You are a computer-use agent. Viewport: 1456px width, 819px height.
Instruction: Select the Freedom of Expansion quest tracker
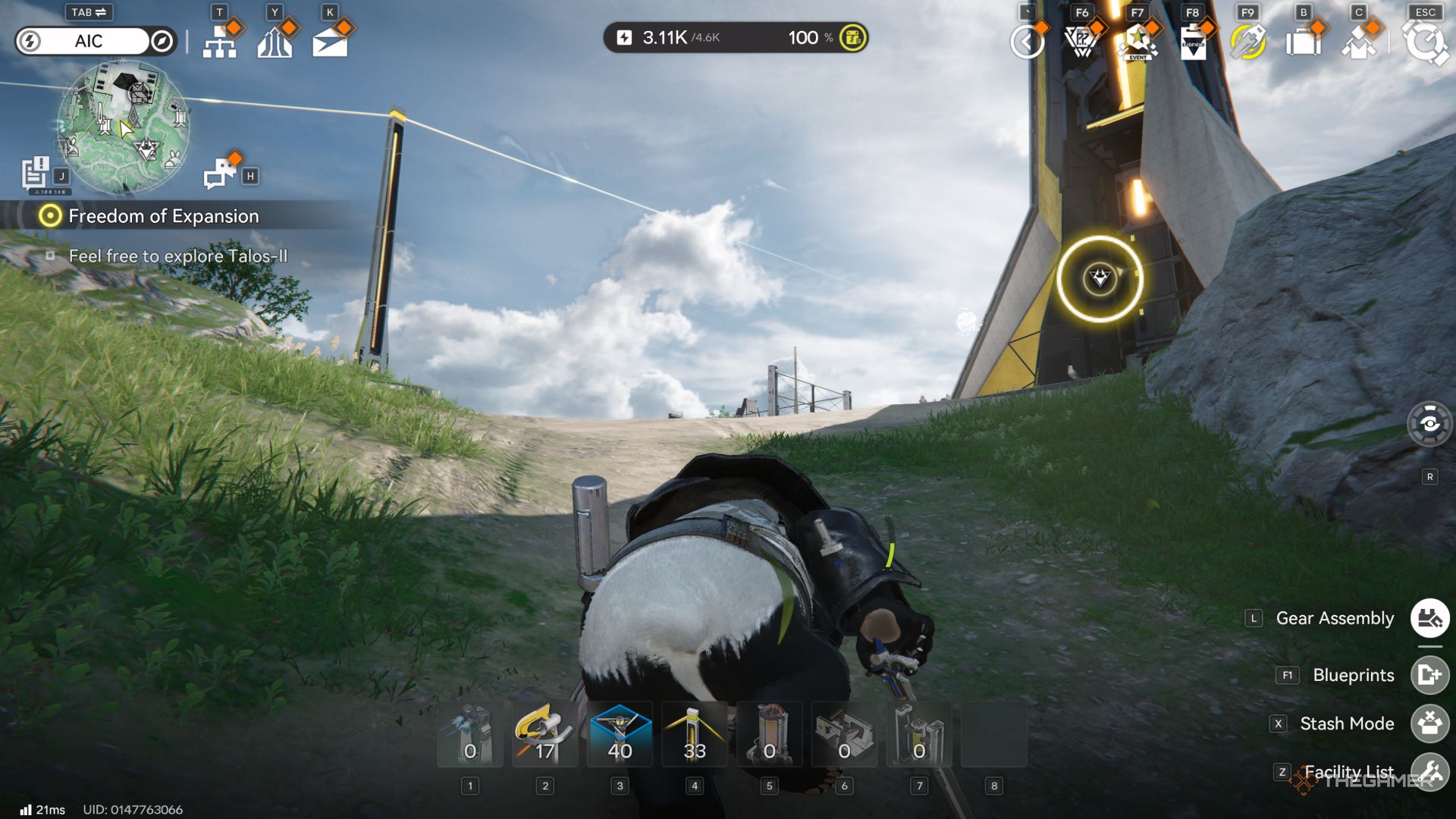point(164,216)
